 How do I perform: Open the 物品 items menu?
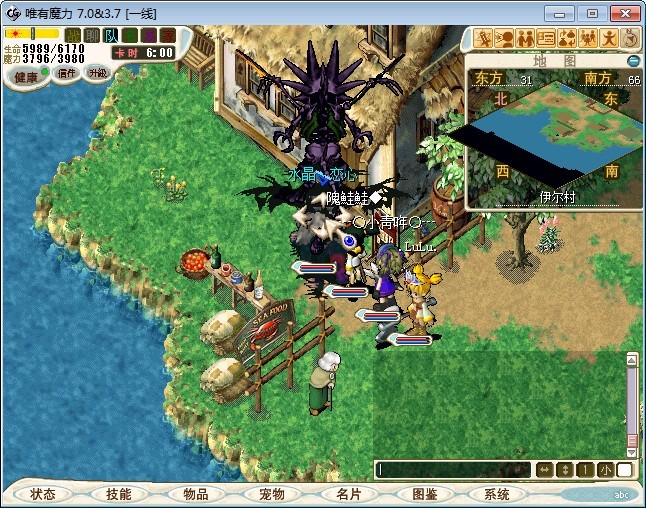pos(196,494)
